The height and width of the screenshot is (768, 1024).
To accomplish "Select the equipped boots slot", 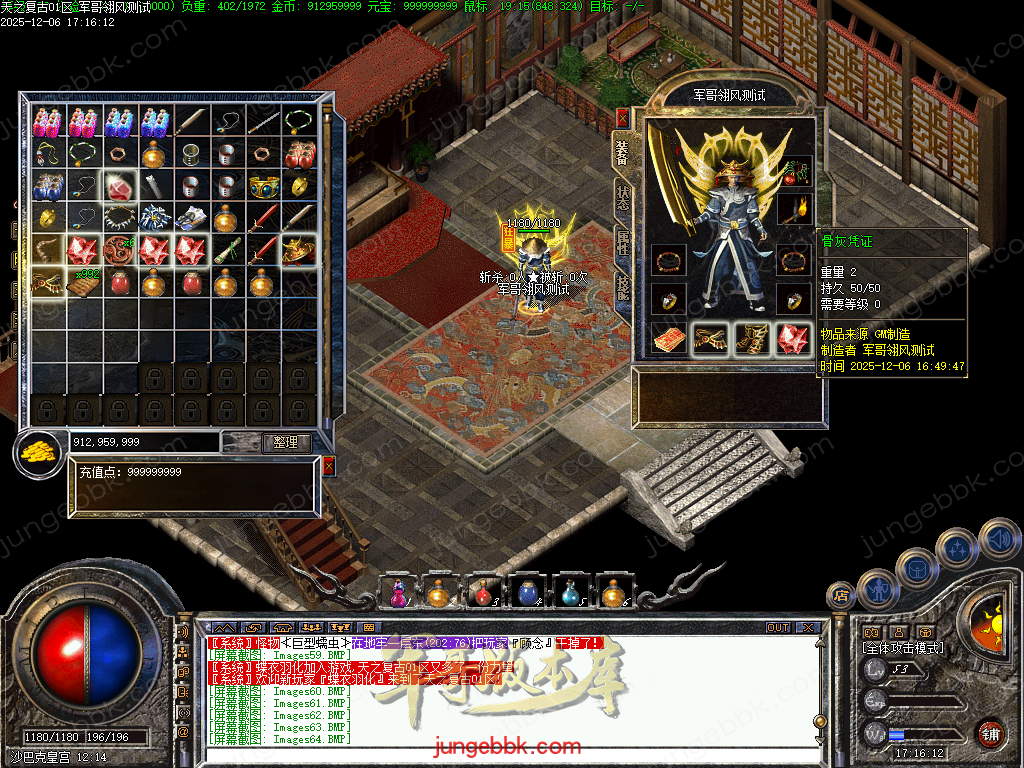I will (x=753, y=339).
